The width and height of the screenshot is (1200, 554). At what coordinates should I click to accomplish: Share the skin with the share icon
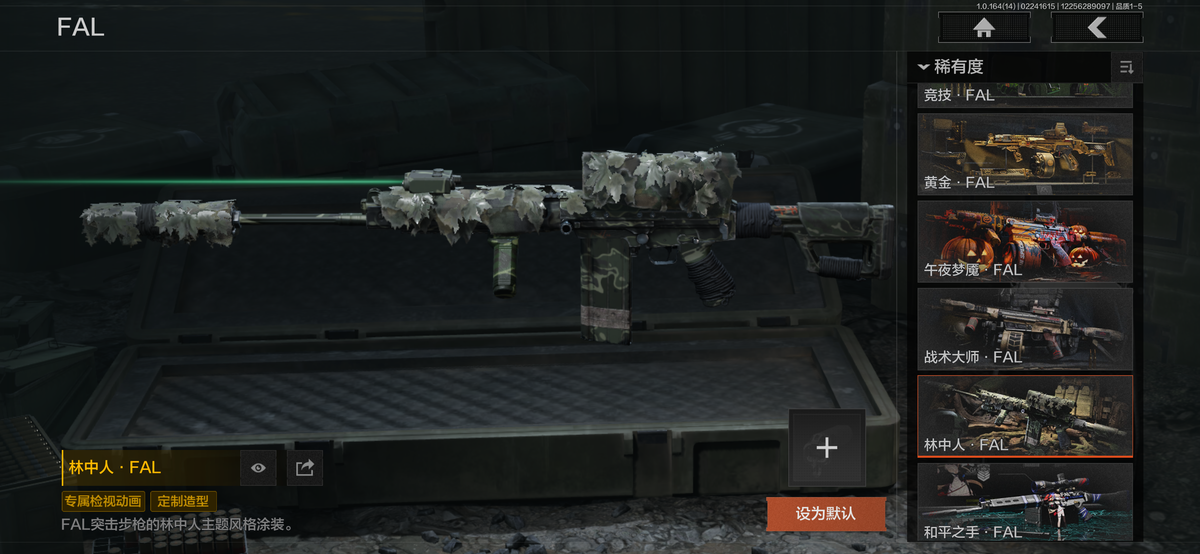click(x=305, y=467)
